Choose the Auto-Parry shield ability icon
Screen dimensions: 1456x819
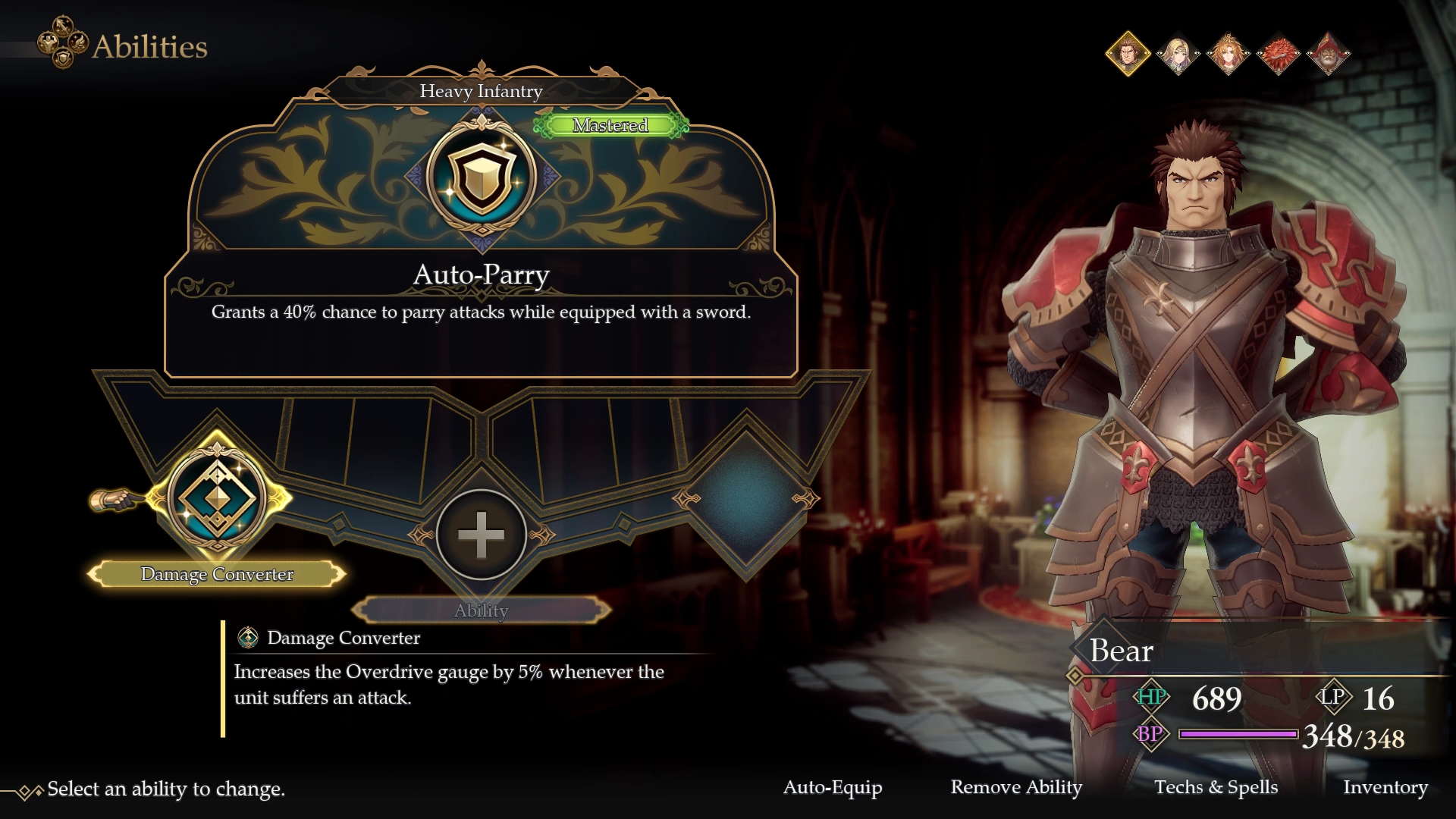click(x=481, y=176)
